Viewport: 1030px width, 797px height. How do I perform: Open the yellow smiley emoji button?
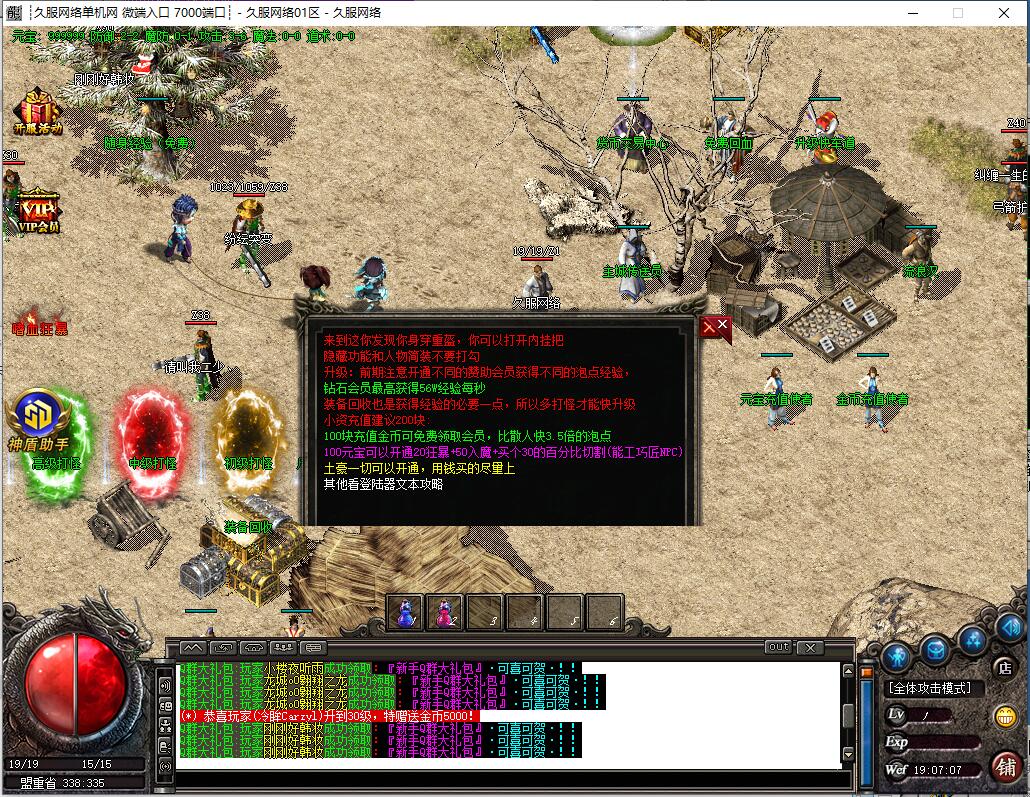[1005, 716]
